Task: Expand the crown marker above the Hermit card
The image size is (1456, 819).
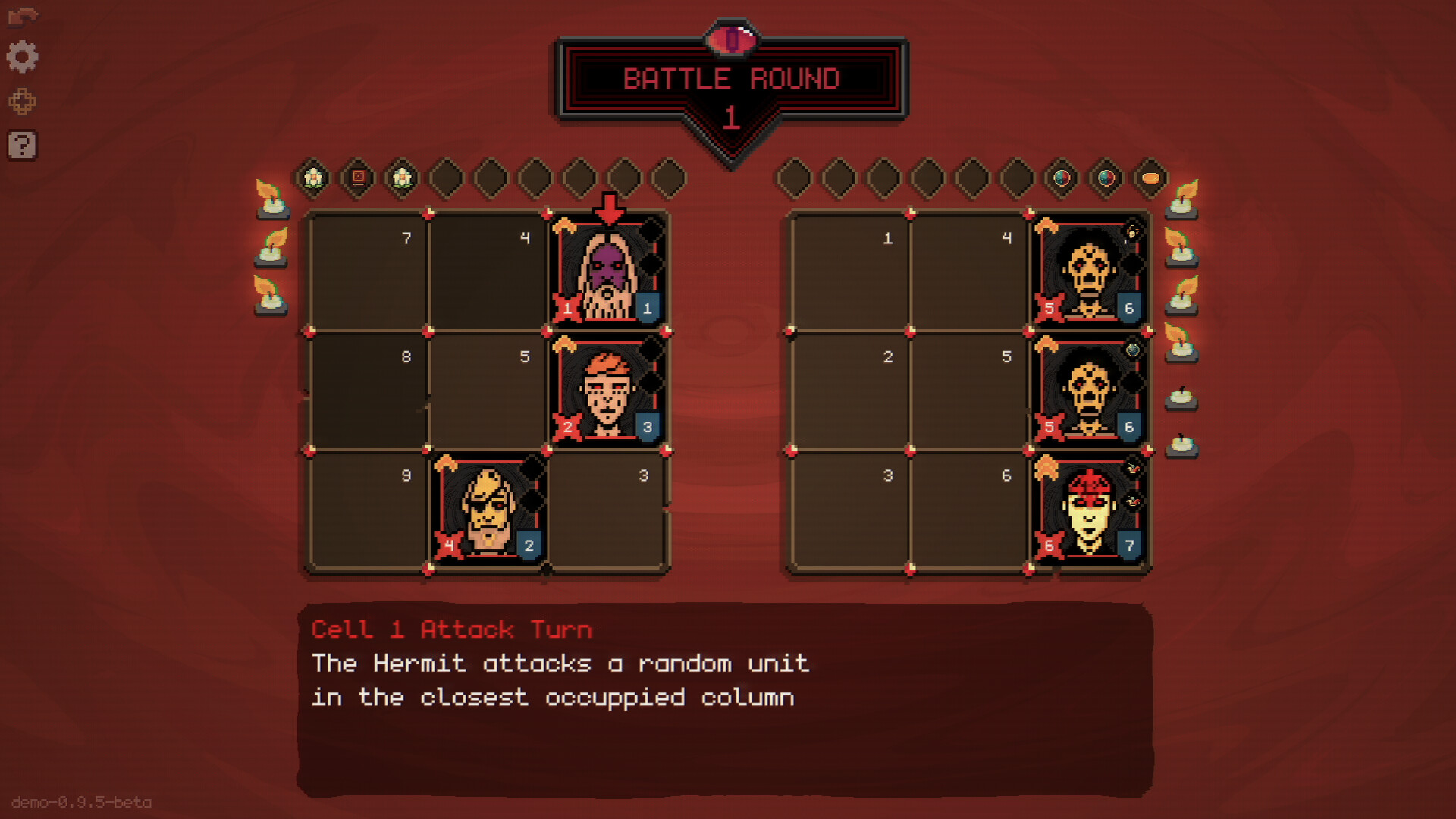Action: 566,224
